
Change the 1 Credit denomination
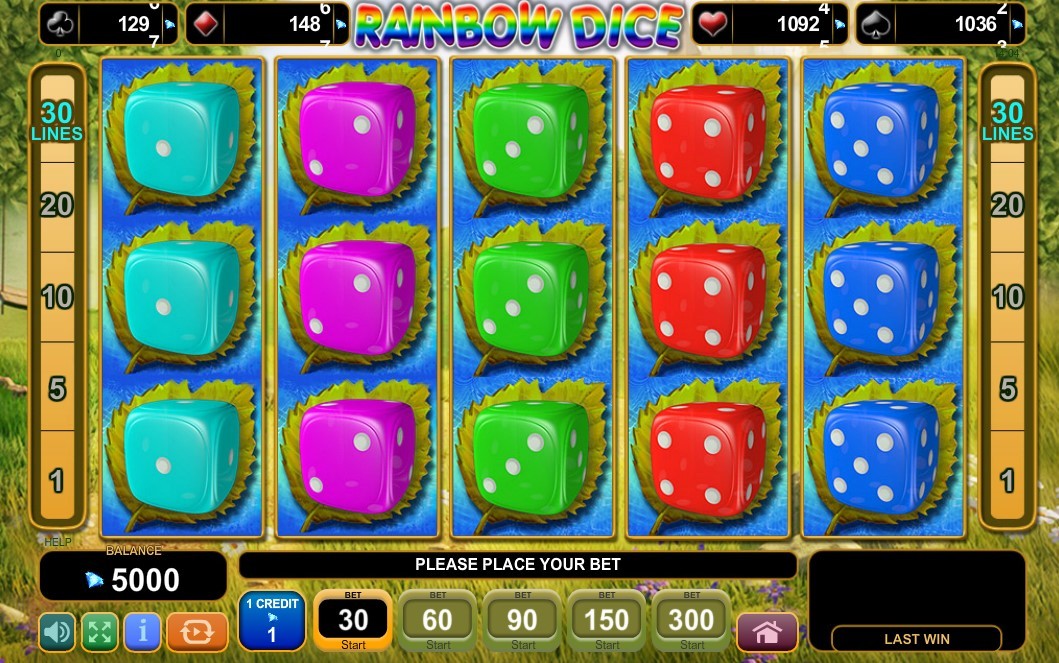(271, 620)
